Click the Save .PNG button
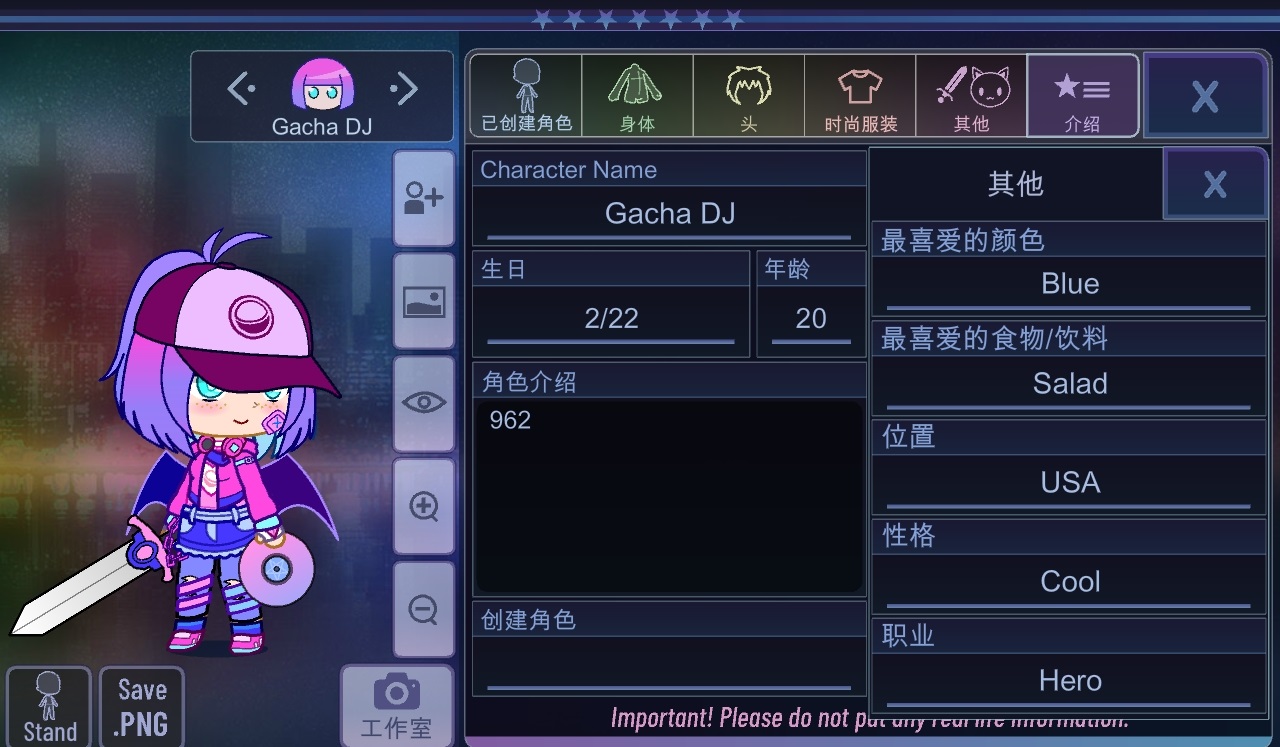1280x747 pixels. click(x=141, y=706)
